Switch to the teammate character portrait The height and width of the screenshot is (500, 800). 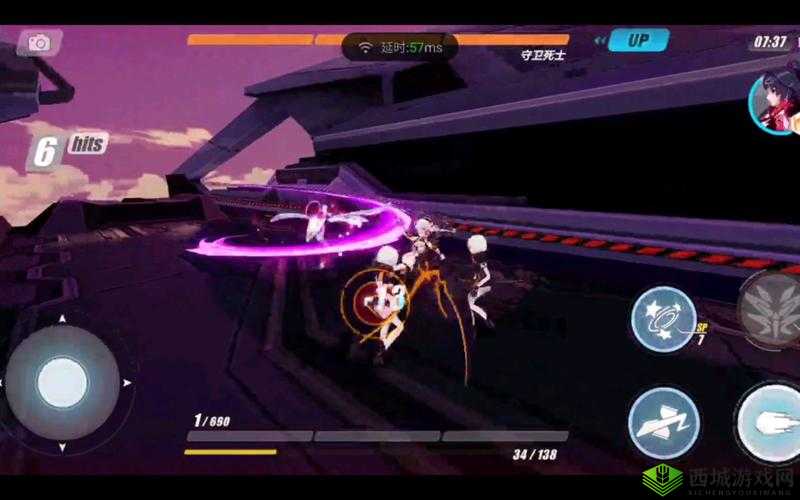coord(773,103)
